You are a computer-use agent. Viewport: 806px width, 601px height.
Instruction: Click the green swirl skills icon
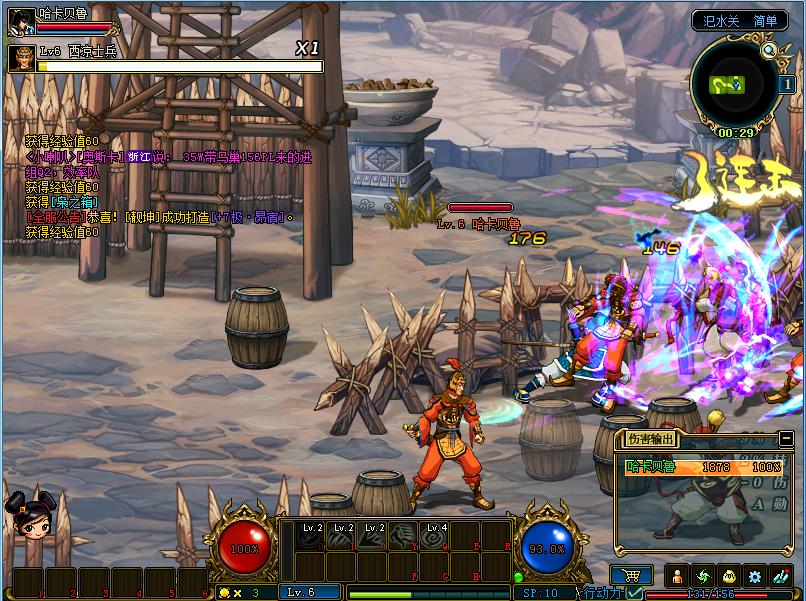click(x=703, y=576)
